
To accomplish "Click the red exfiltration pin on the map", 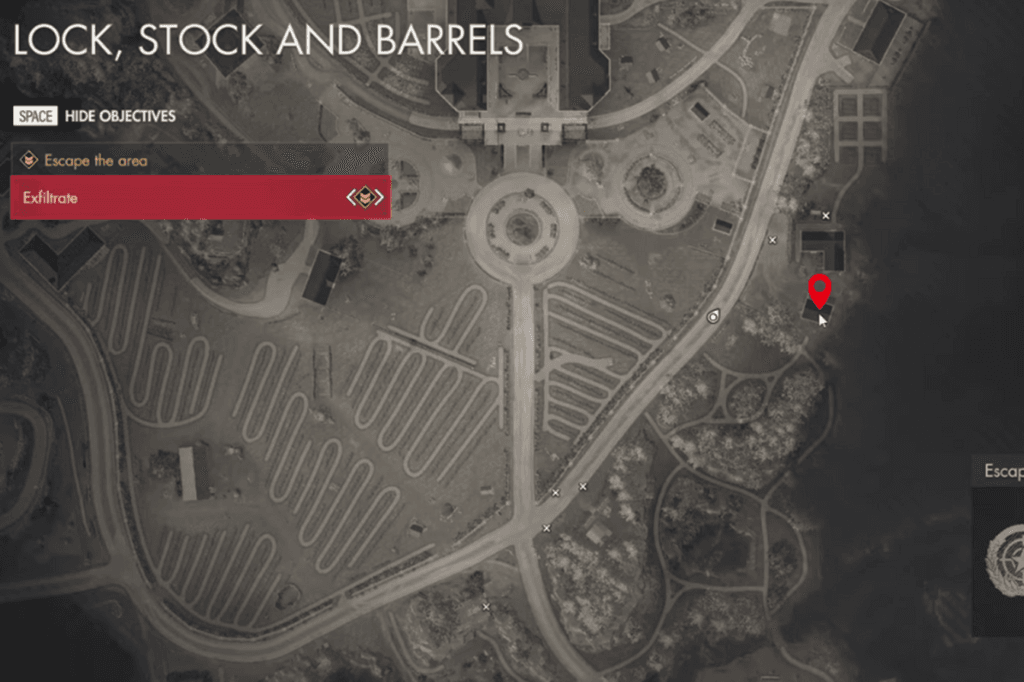I will 820,290.
